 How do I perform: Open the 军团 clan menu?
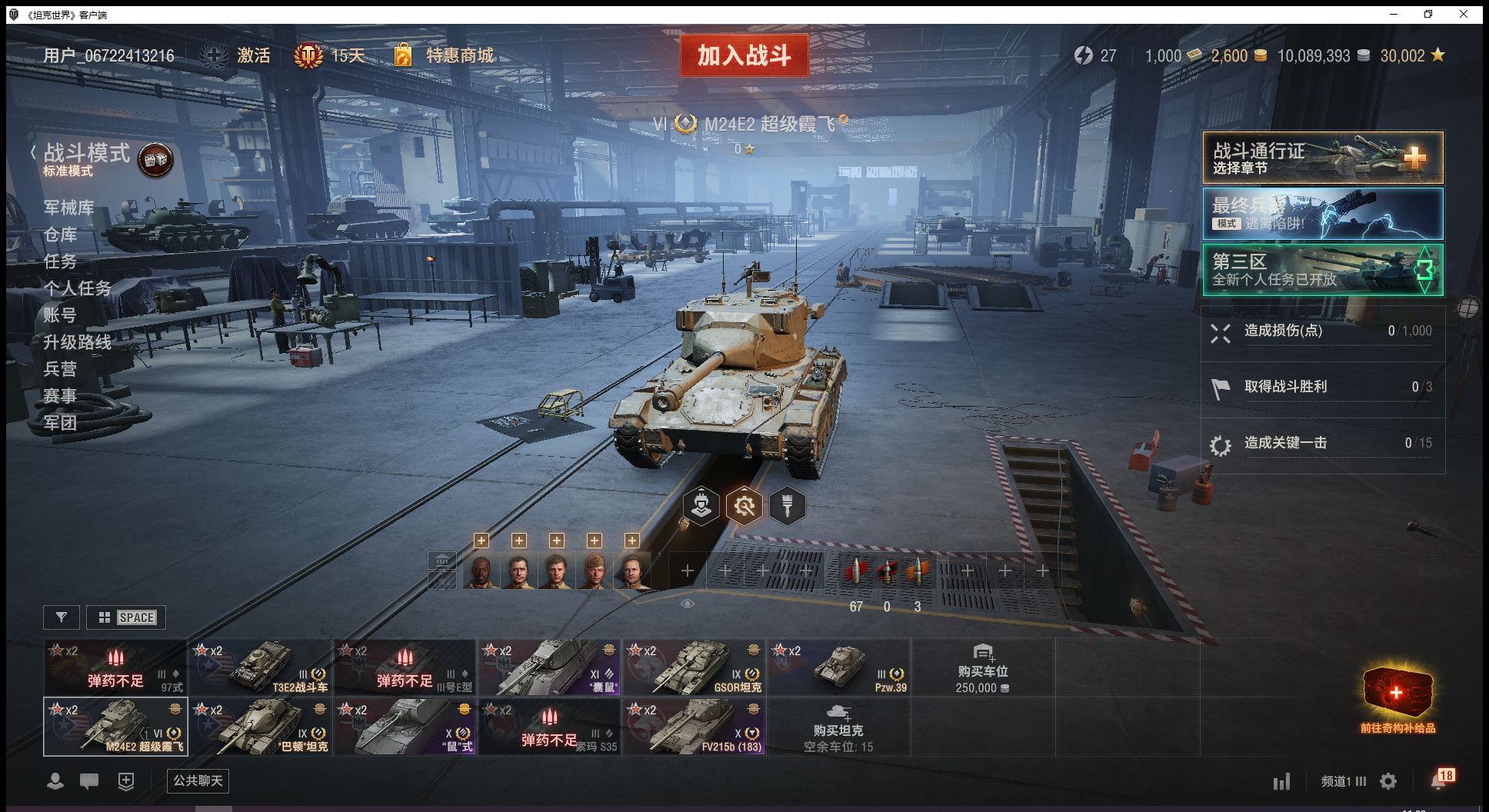(60, 422)
